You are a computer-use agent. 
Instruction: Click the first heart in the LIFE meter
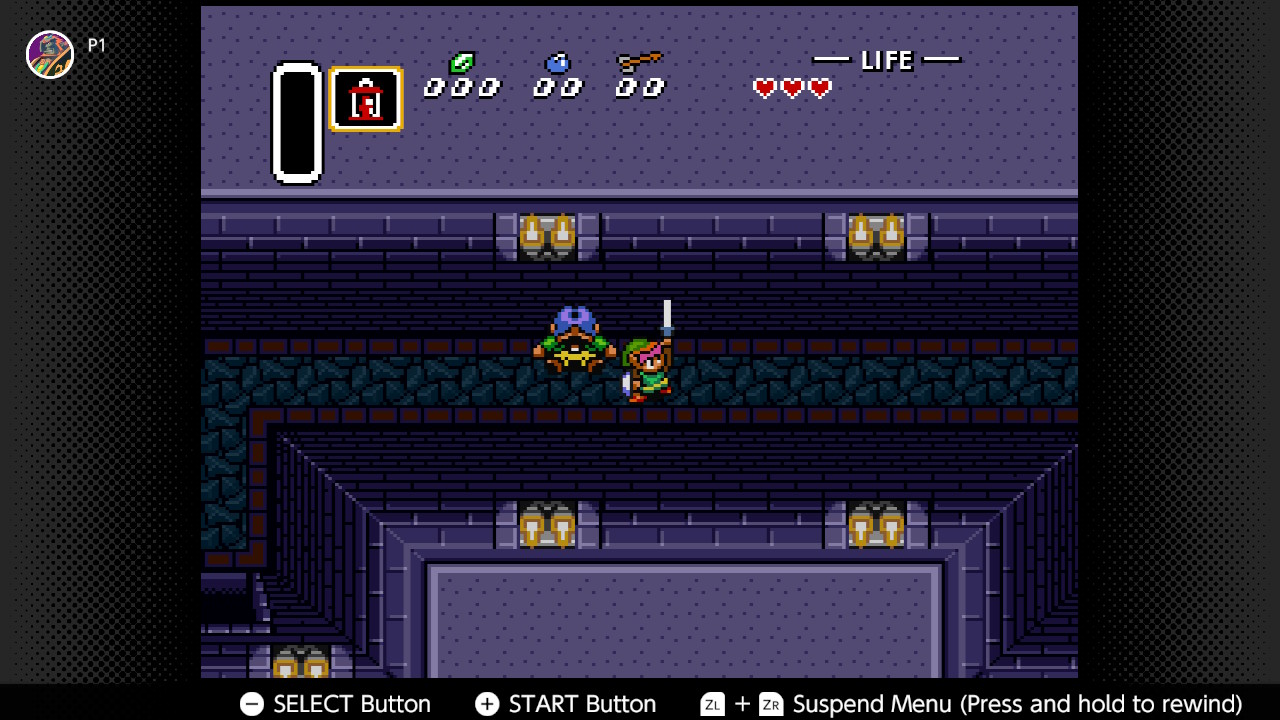pos(763,88)
